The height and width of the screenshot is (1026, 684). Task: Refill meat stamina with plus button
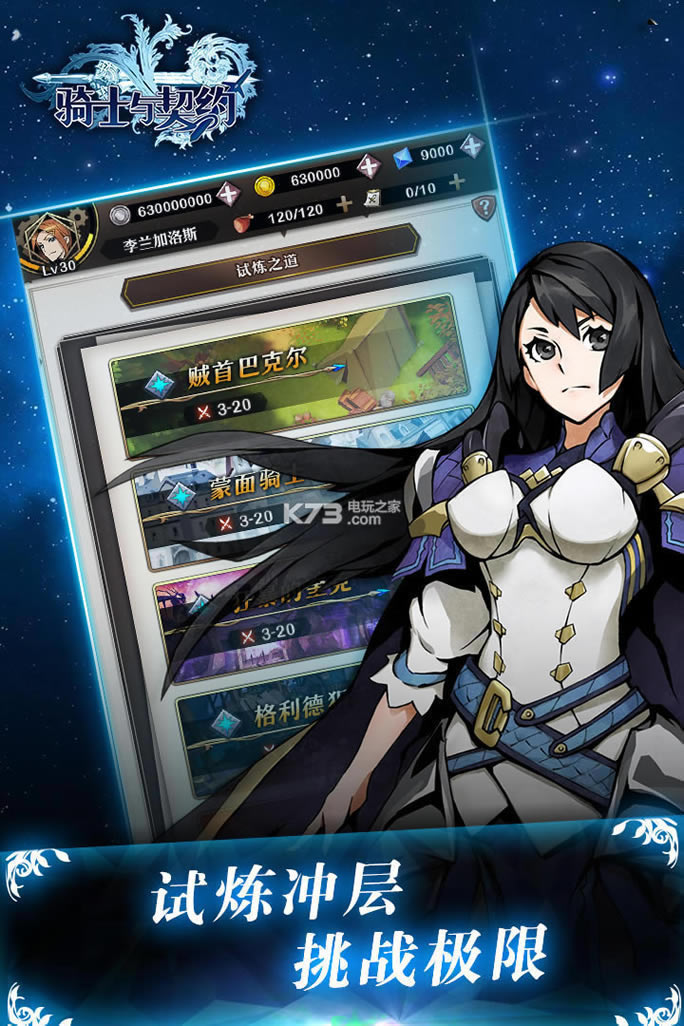coord(344,204)
